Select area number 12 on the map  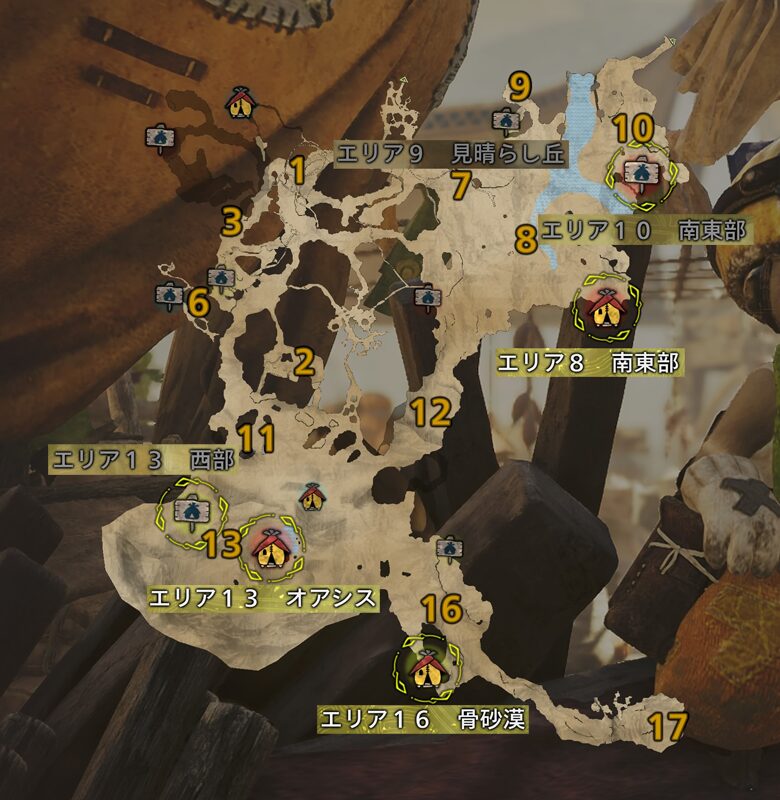coord(432,412)
